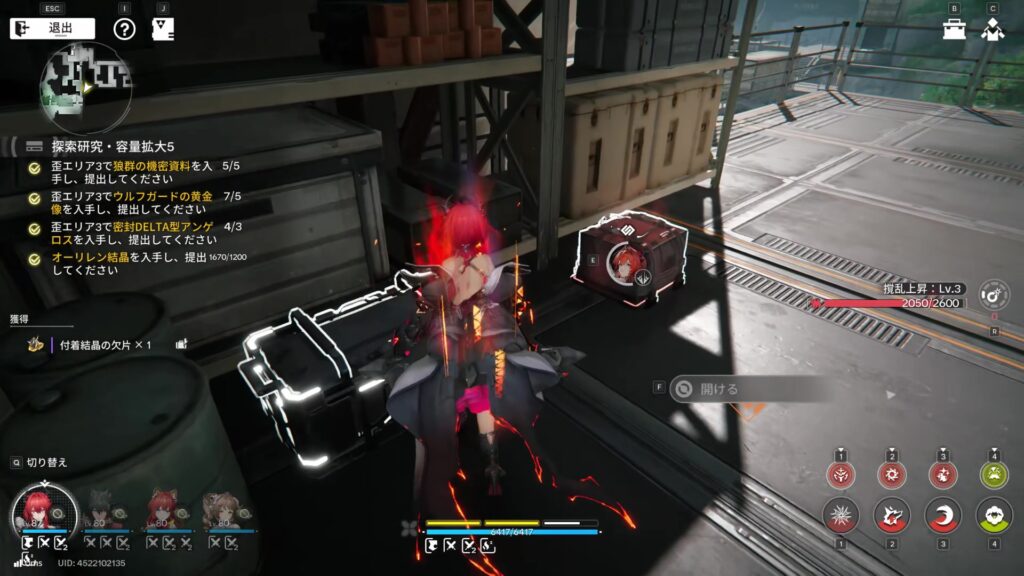Open the circular minimap

[86, 89]
